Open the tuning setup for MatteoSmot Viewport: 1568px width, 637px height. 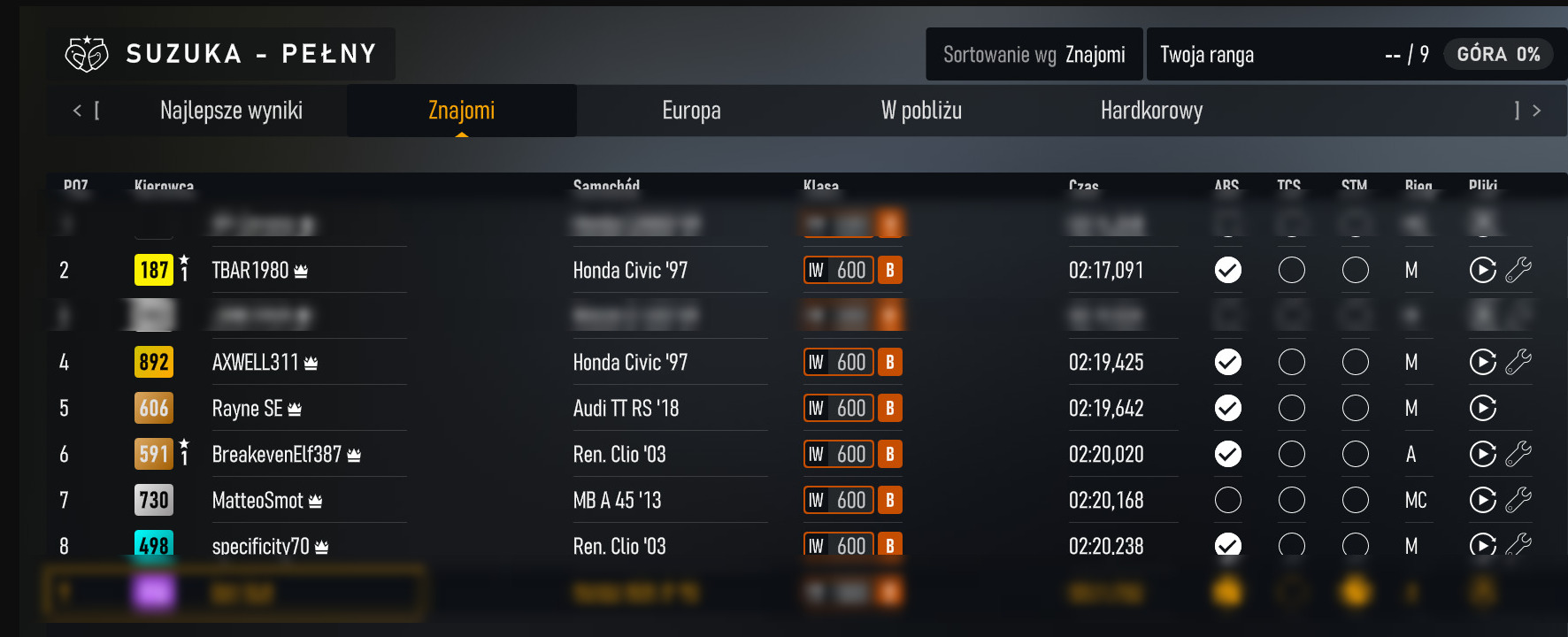(x=1520, y=500)
